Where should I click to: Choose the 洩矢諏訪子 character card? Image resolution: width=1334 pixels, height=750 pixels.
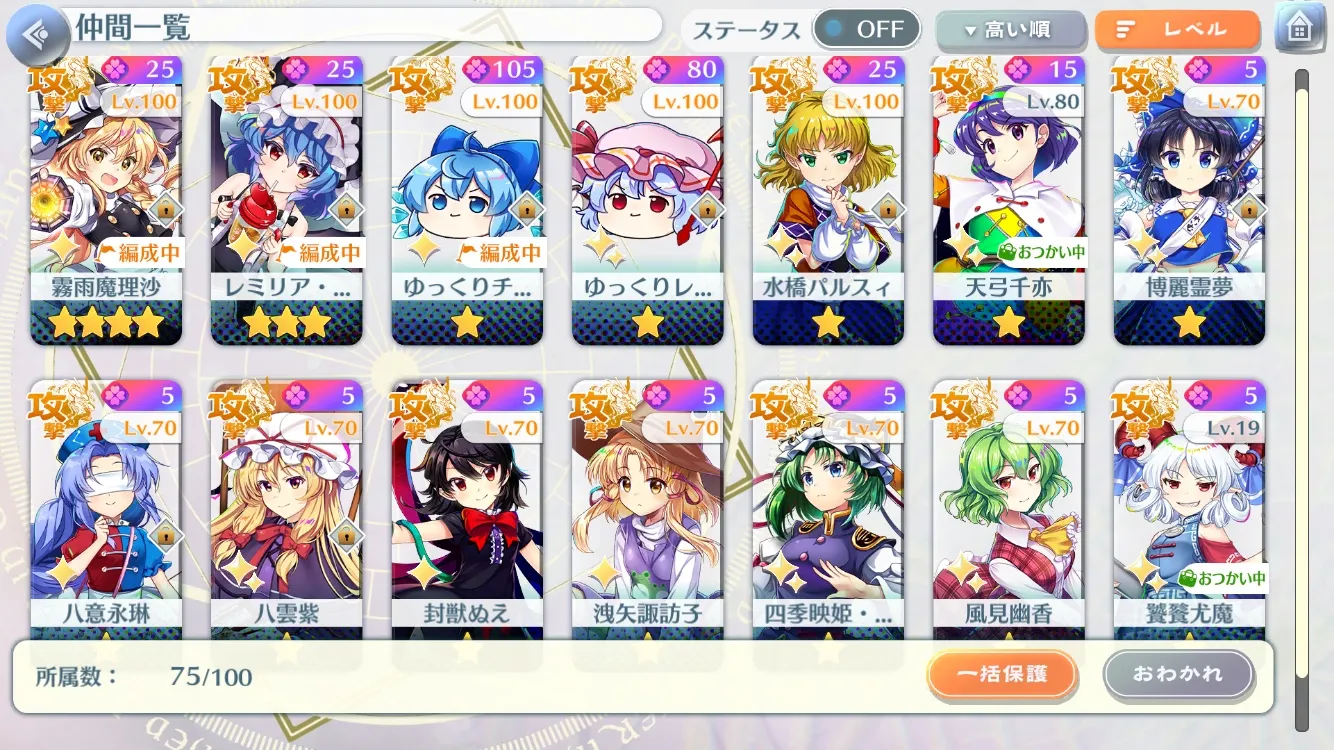click(648, 510)
